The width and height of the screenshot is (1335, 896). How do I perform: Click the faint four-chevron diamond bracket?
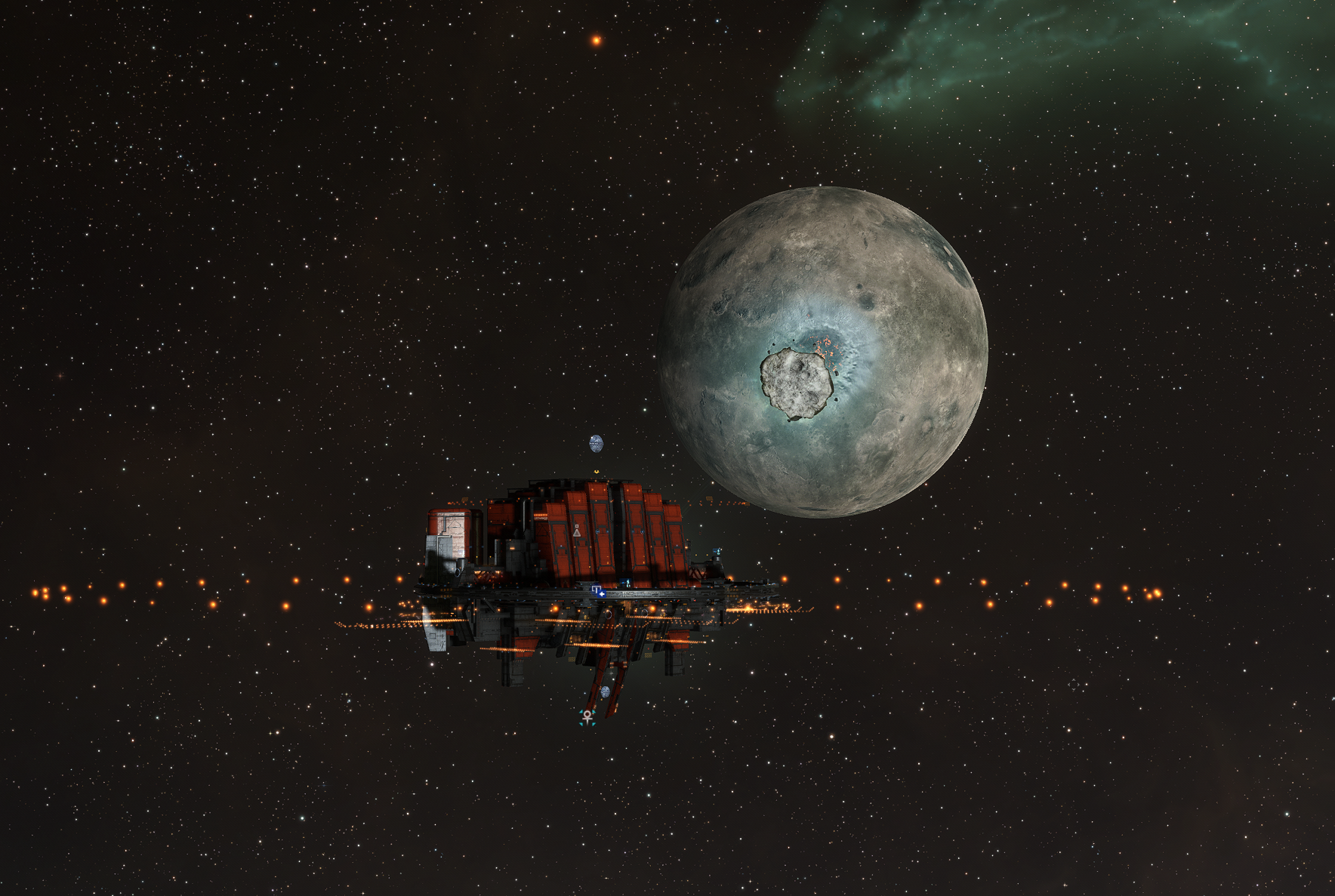pos(1073,685)
